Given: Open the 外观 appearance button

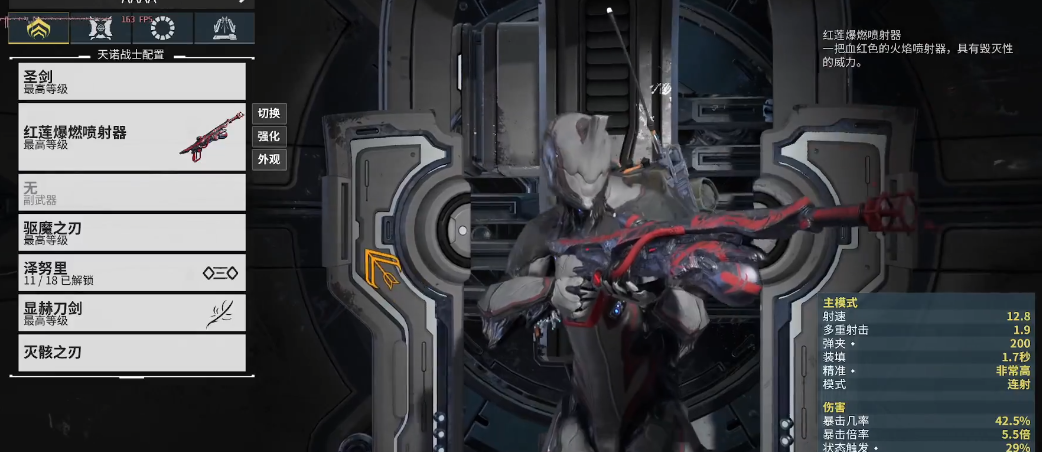Looking at the screenshot, I should [x=268, y=159].
